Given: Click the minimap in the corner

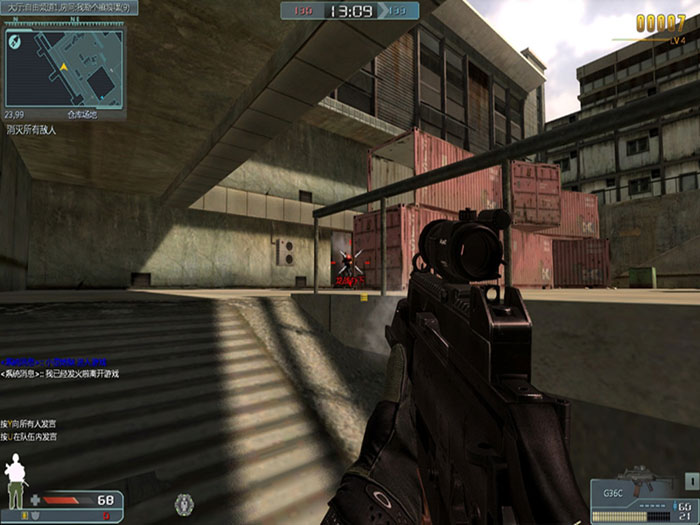Looking at the screenshot, I should point(64,68).
